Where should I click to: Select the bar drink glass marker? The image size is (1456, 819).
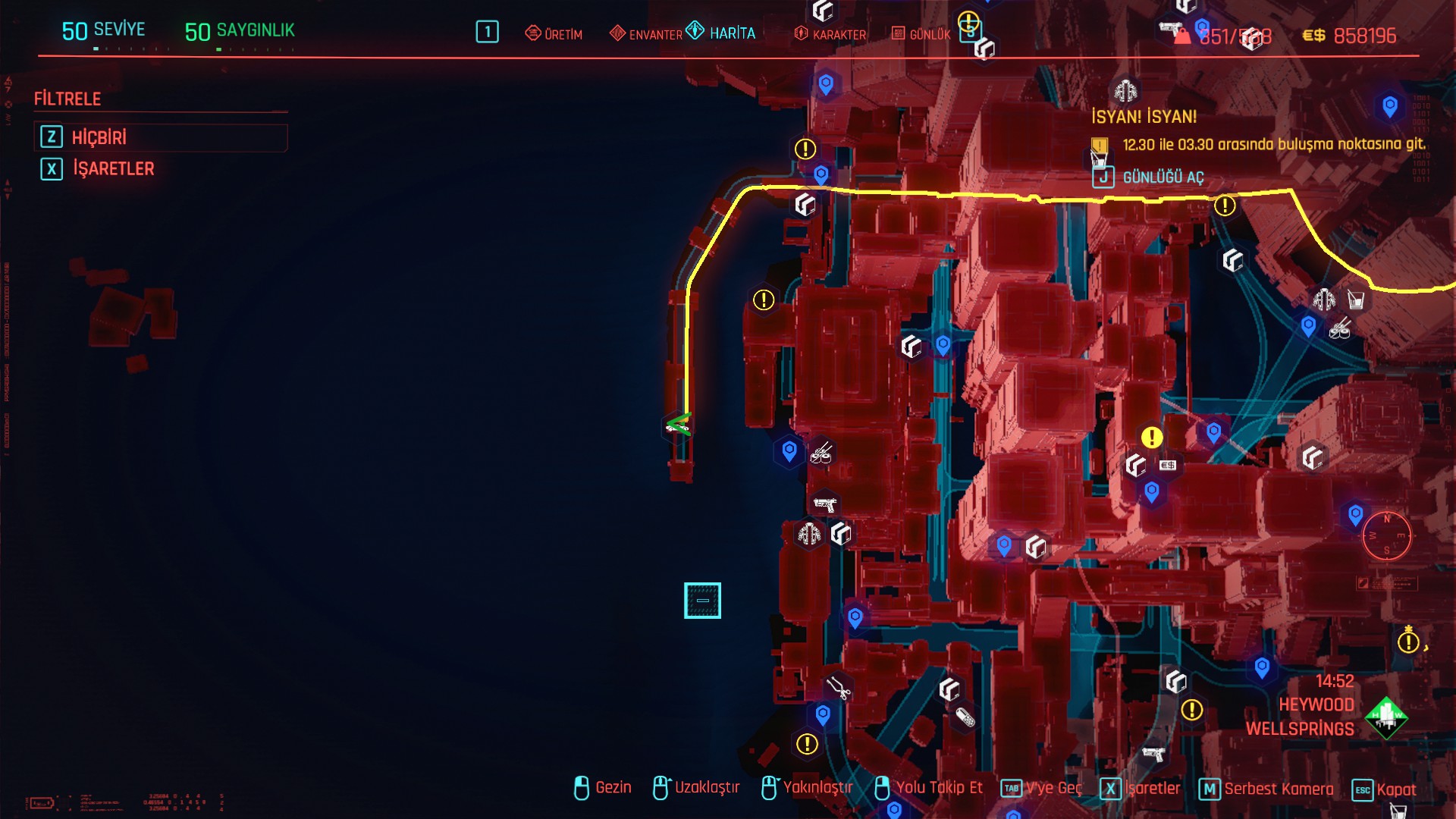click(x=1356, y=300)
